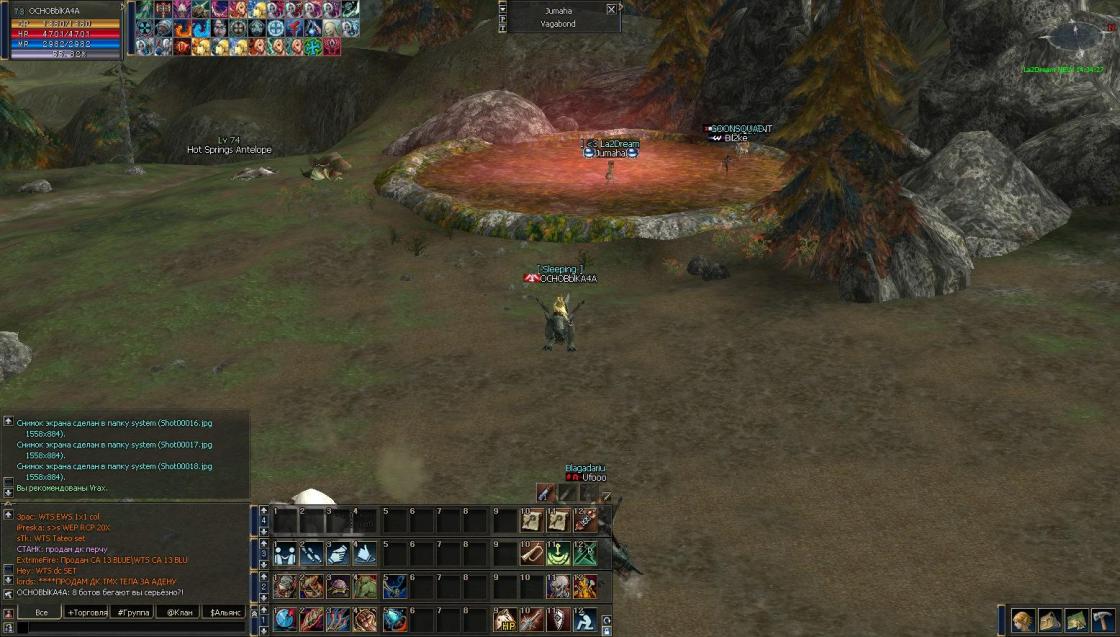Screen dimensions: 1120x637
Task: Switch to the @Клан clan chat tab
Action: [x=179, y=612]
